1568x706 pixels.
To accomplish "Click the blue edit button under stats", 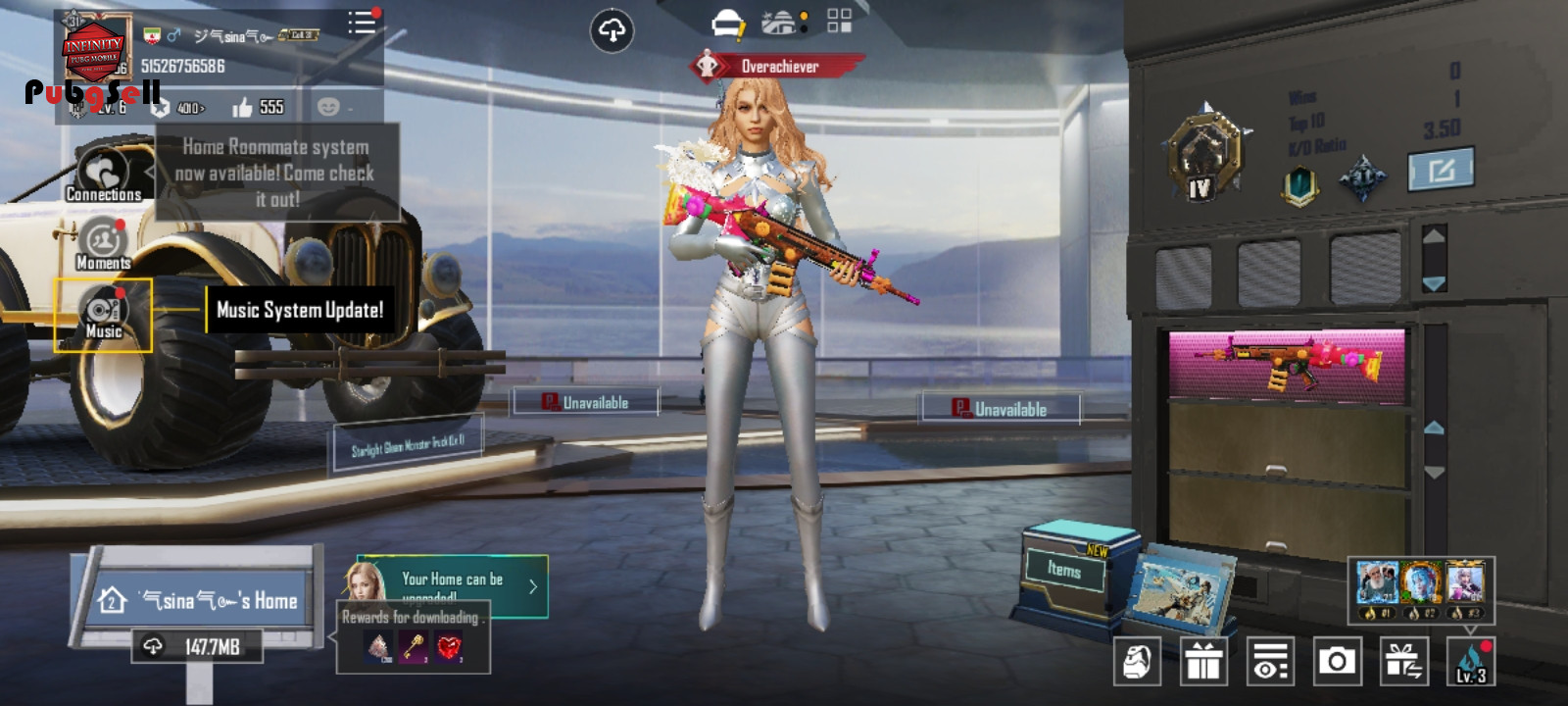I will (x=1440, y=171).
